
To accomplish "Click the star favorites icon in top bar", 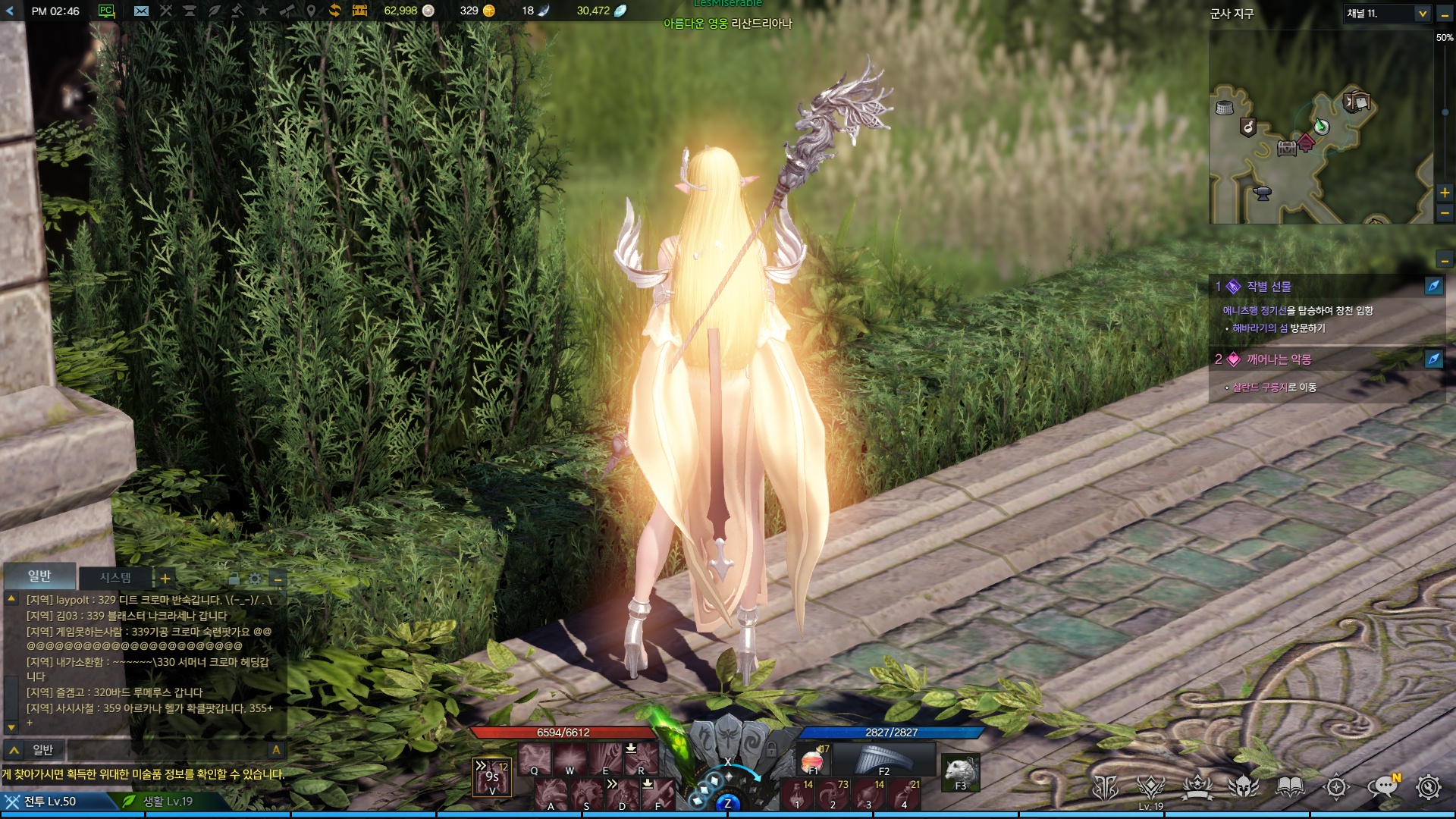I will pyautogui.click(x=262, y=11).
